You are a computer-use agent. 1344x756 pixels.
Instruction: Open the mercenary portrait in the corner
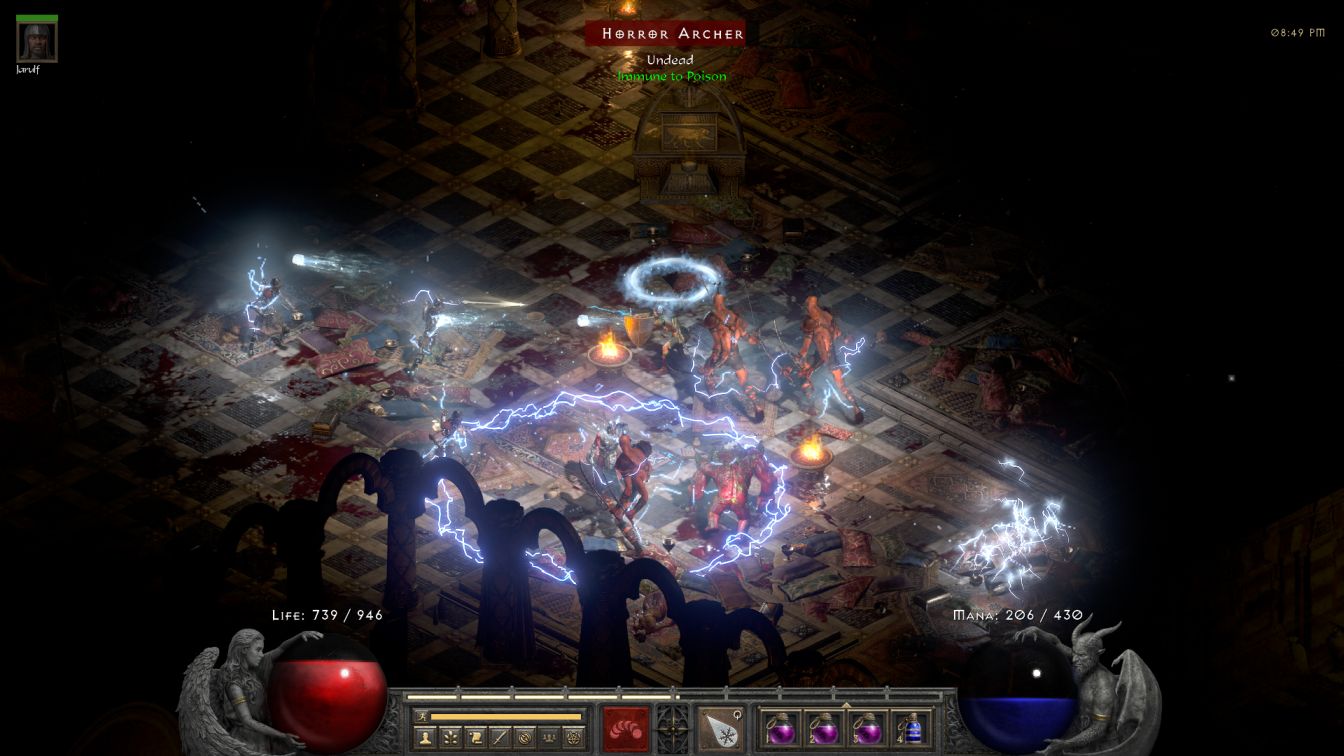pyautogui.click(x=37, y=42)
